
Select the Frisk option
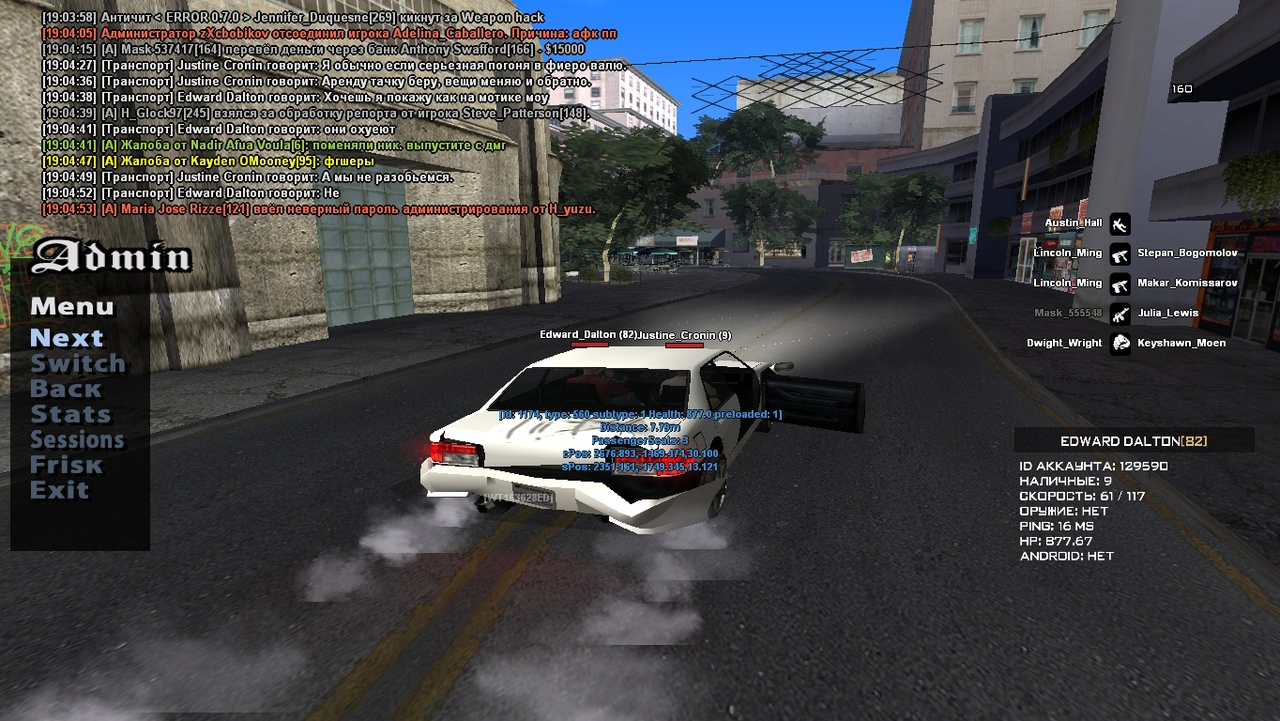click(x=66, y=465)
